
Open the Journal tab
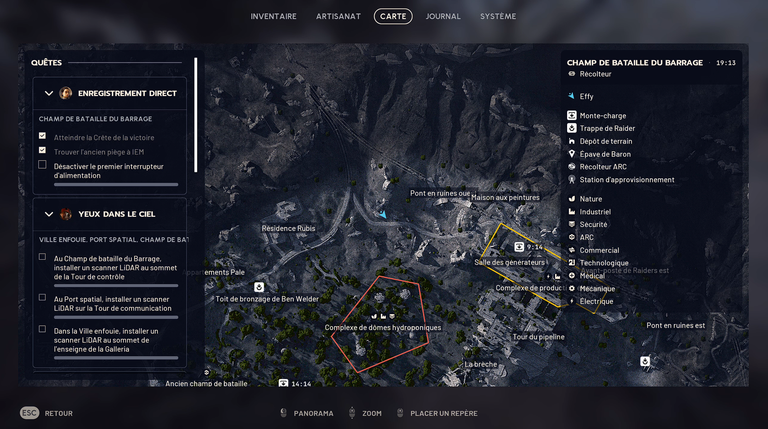[x=443, y=16]
